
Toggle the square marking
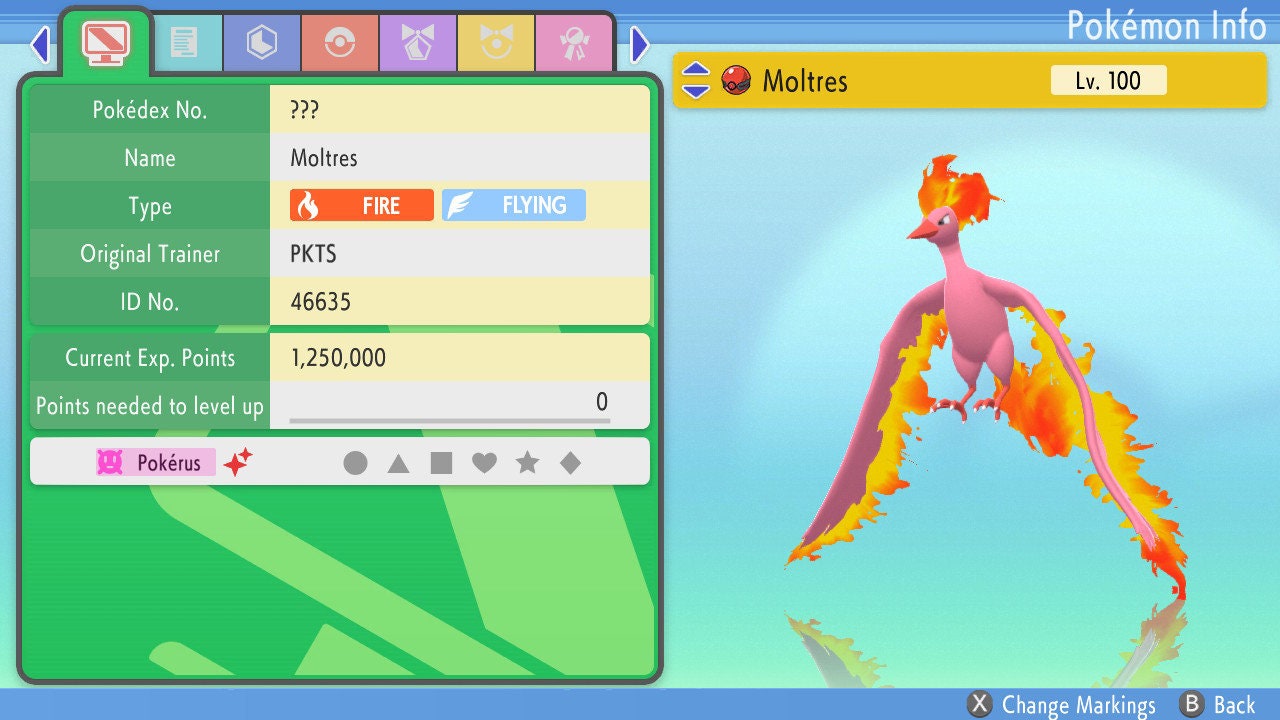(x=441, y=463)
